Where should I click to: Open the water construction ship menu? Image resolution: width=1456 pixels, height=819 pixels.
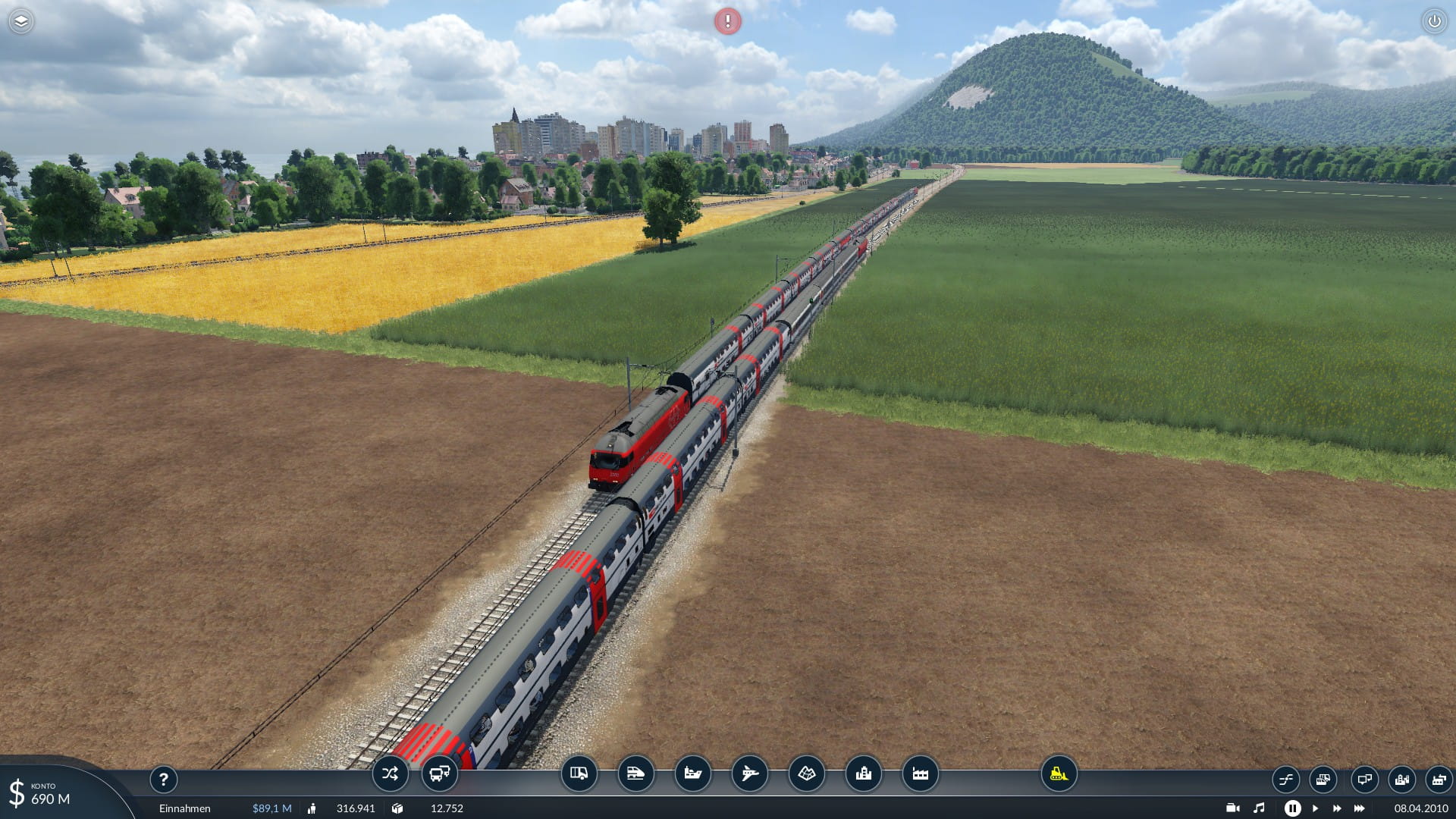692,773
